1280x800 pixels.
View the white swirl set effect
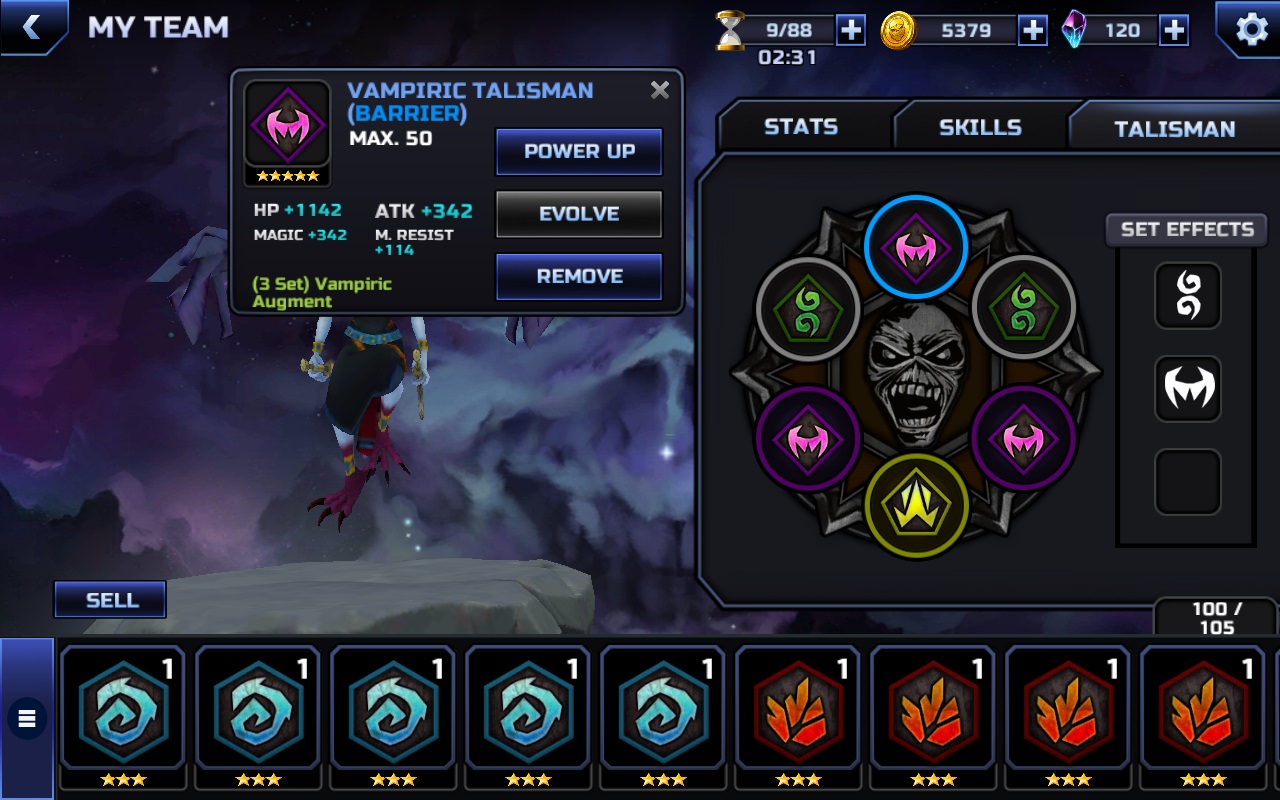pos(1188,296)
